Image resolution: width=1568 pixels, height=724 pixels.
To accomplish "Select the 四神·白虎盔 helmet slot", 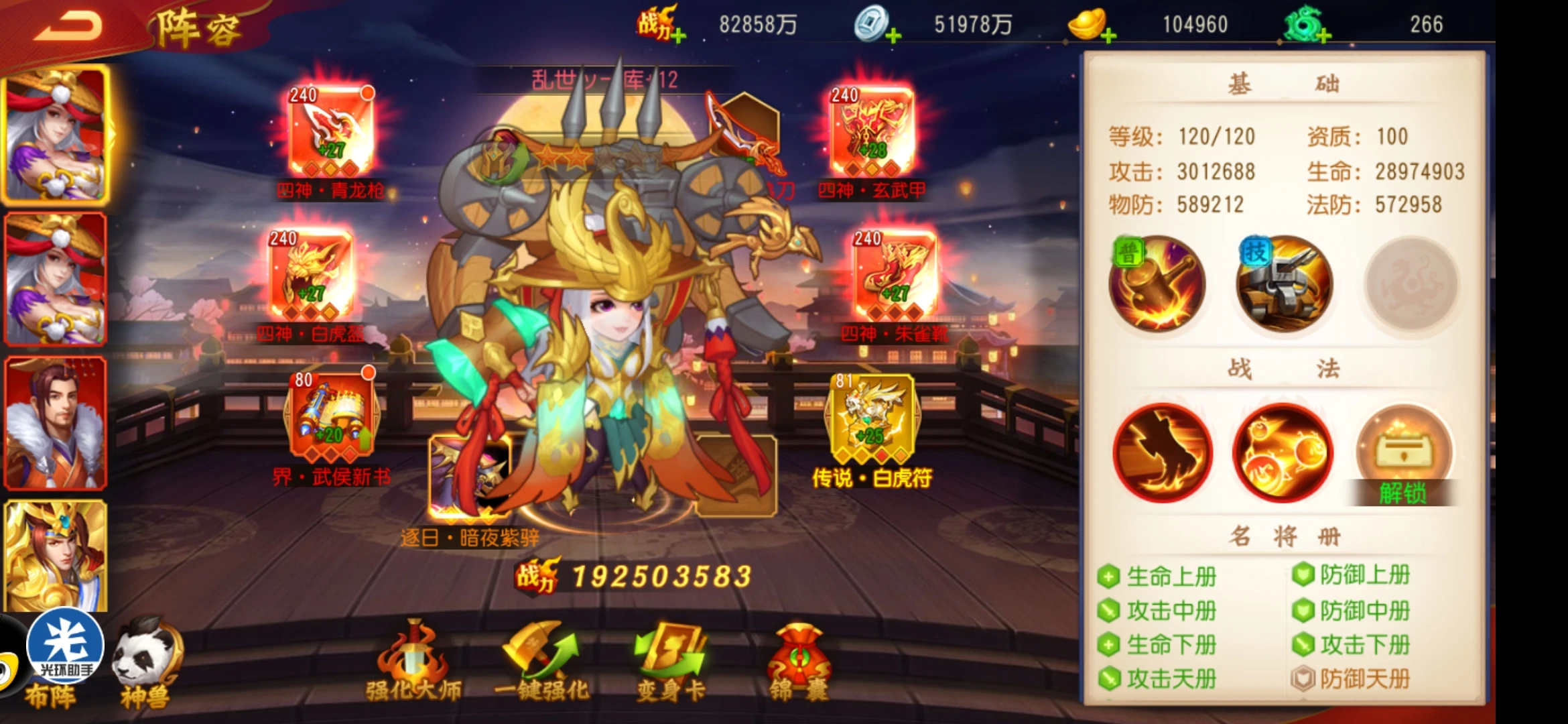I will click(x=311, y=275).
